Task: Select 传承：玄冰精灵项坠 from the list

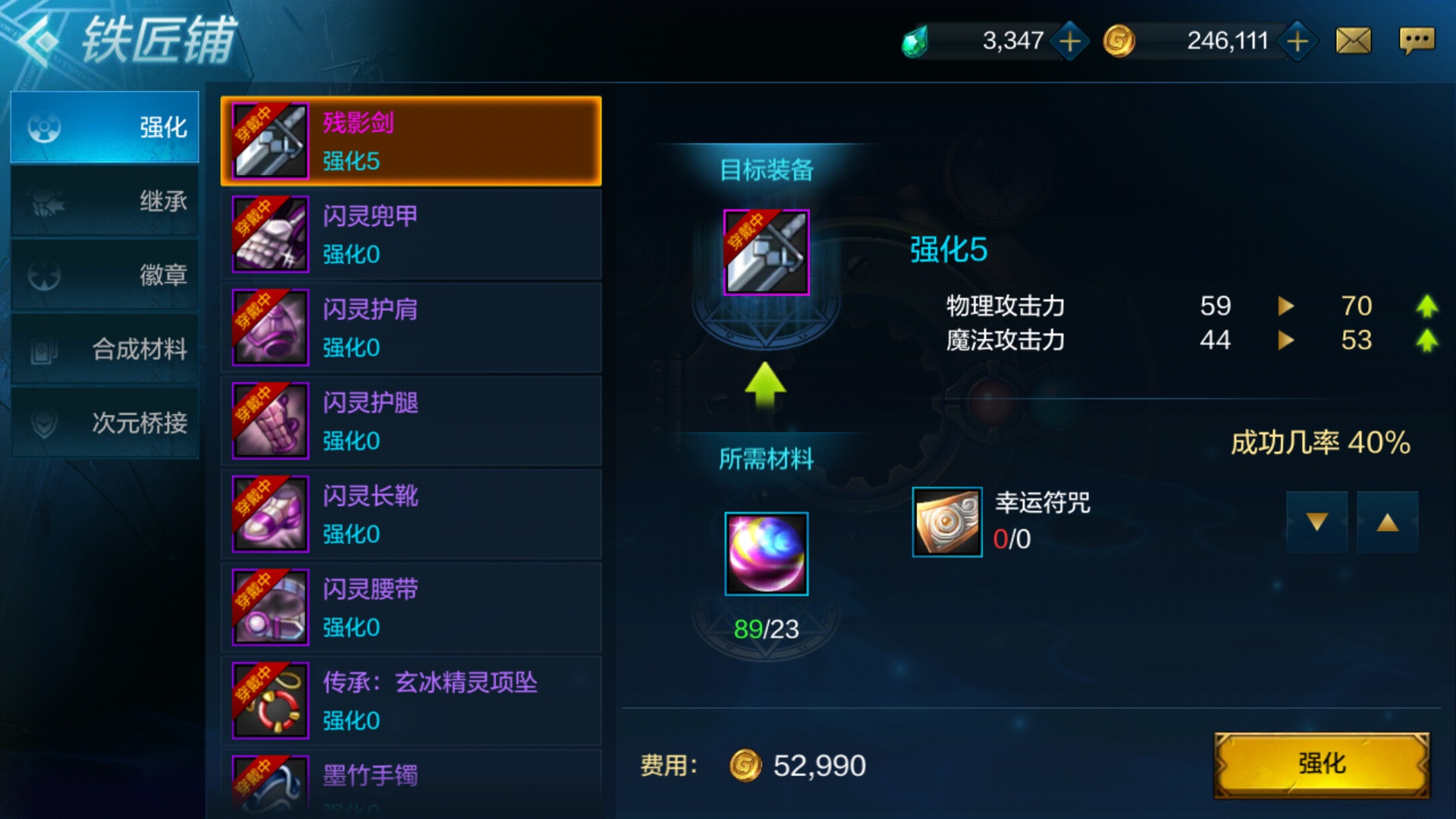Action: click(409, 700)
